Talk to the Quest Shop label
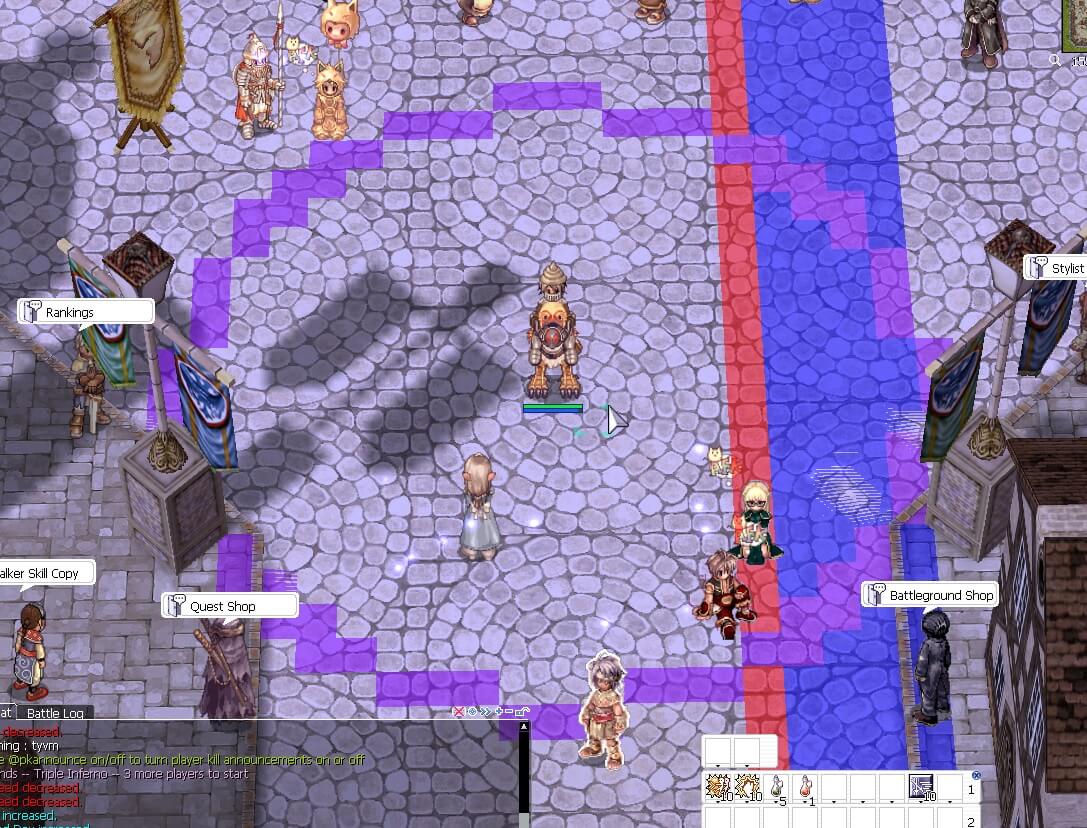The image size is (1087, 828). point(230,606)
